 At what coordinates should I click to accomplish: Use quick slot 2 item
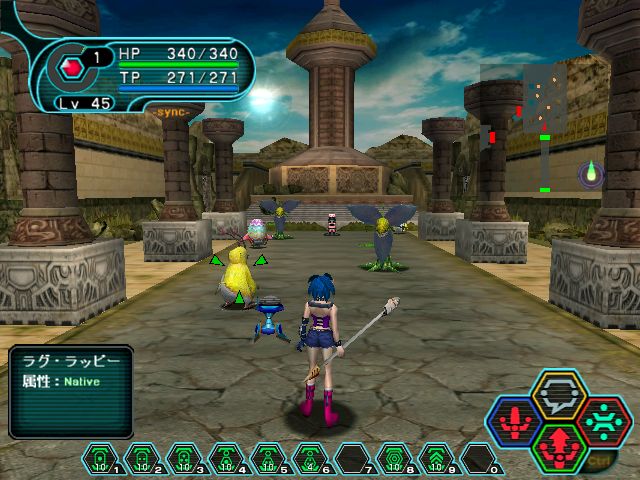[142, 459]
